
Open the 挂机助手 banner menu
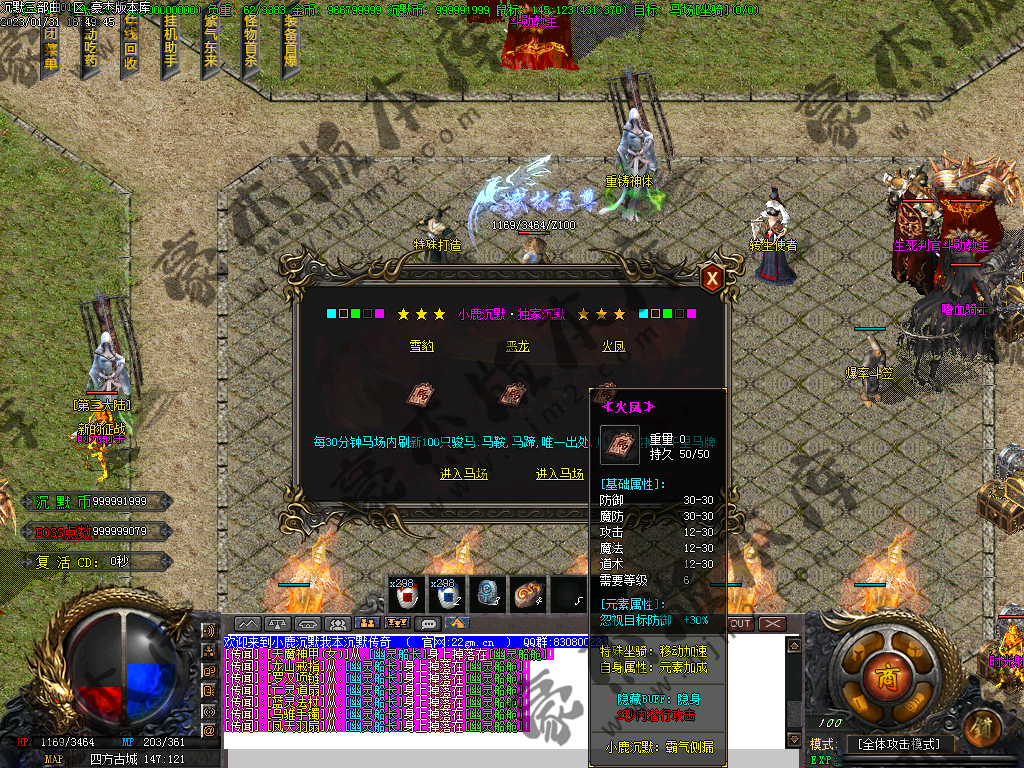tap(170, 45)
